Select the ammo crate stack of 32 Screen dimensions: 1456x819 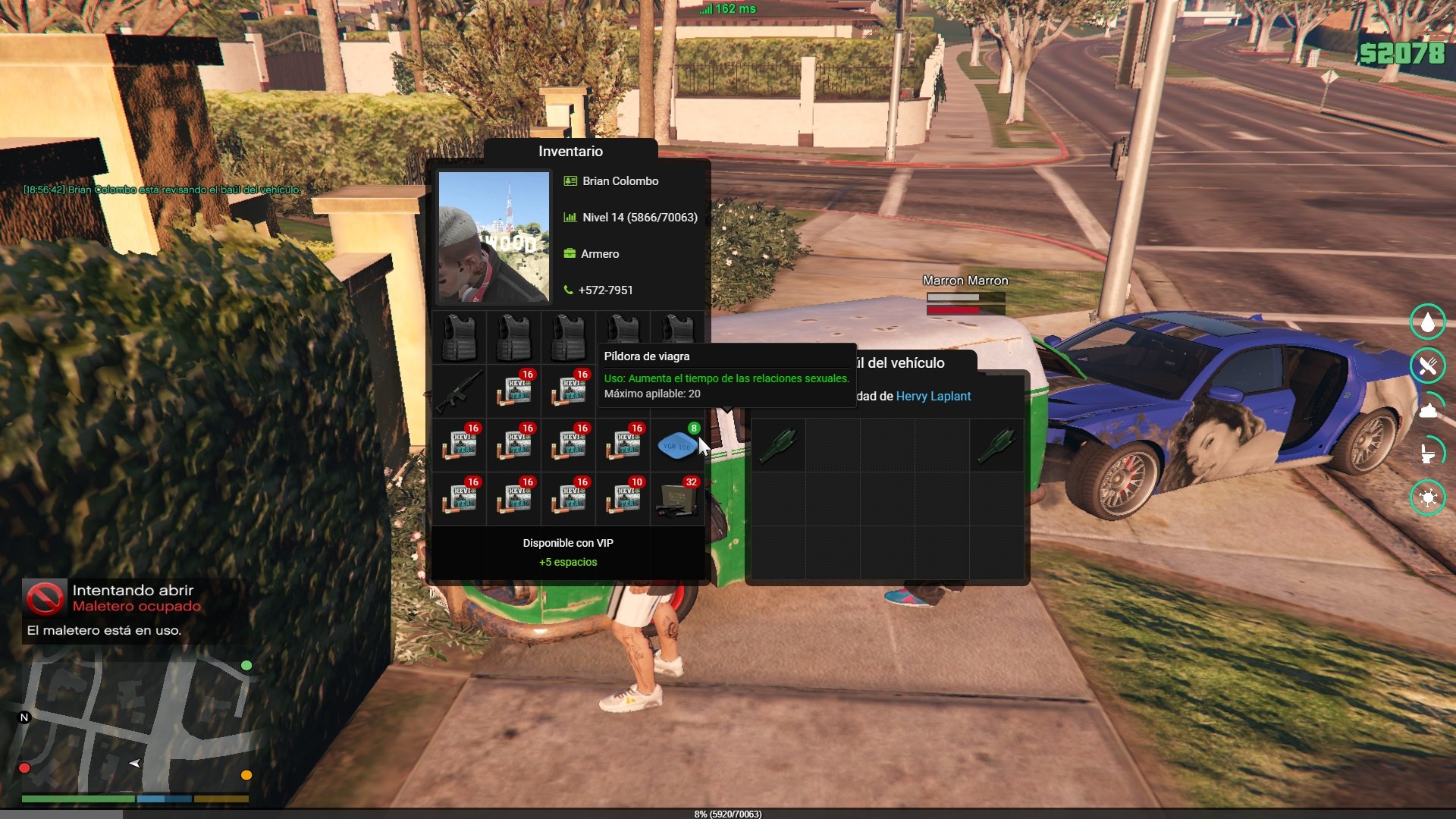[676, 499]
